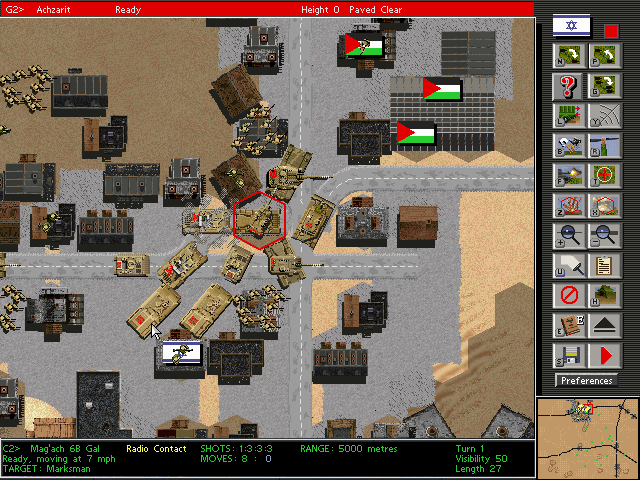The height and width of the screenshot is (480, 640).
Task: Select the load passengers truck button
Action: (x=567, y=116)
